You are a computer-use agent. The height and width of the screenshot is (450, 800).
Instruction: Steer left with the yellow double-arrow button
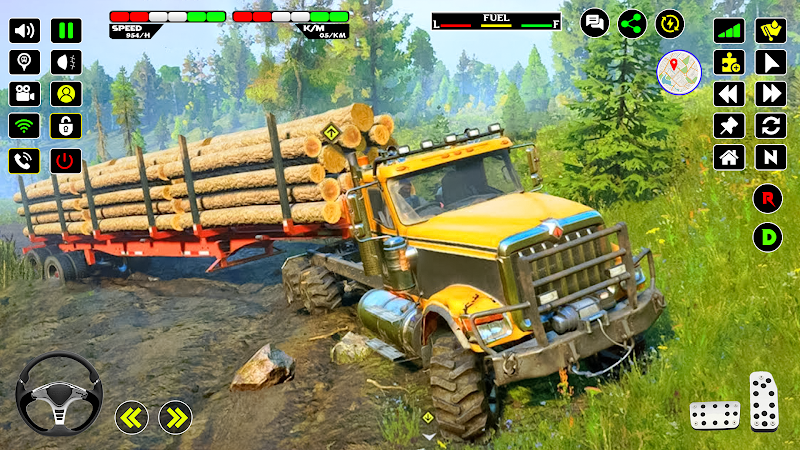point(131,416)
